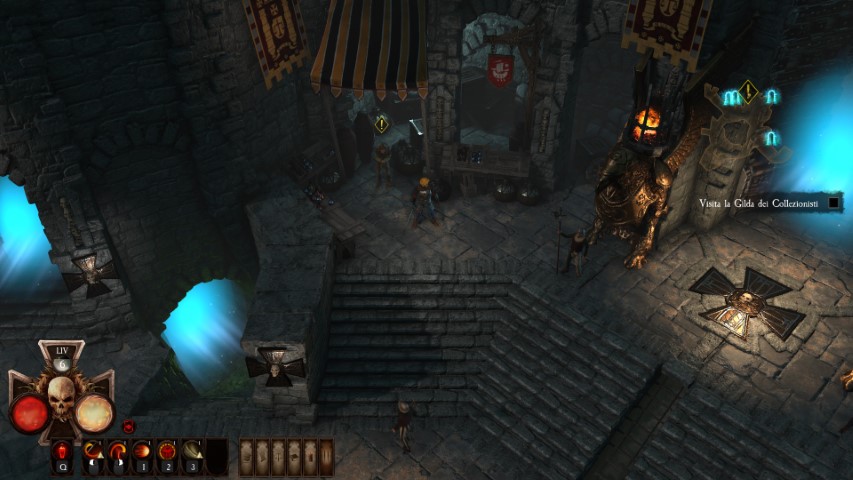Click the small red icon above the skill bar
Image resolution: width=853 pixels, height=480 pixels.
pos(128,427)
